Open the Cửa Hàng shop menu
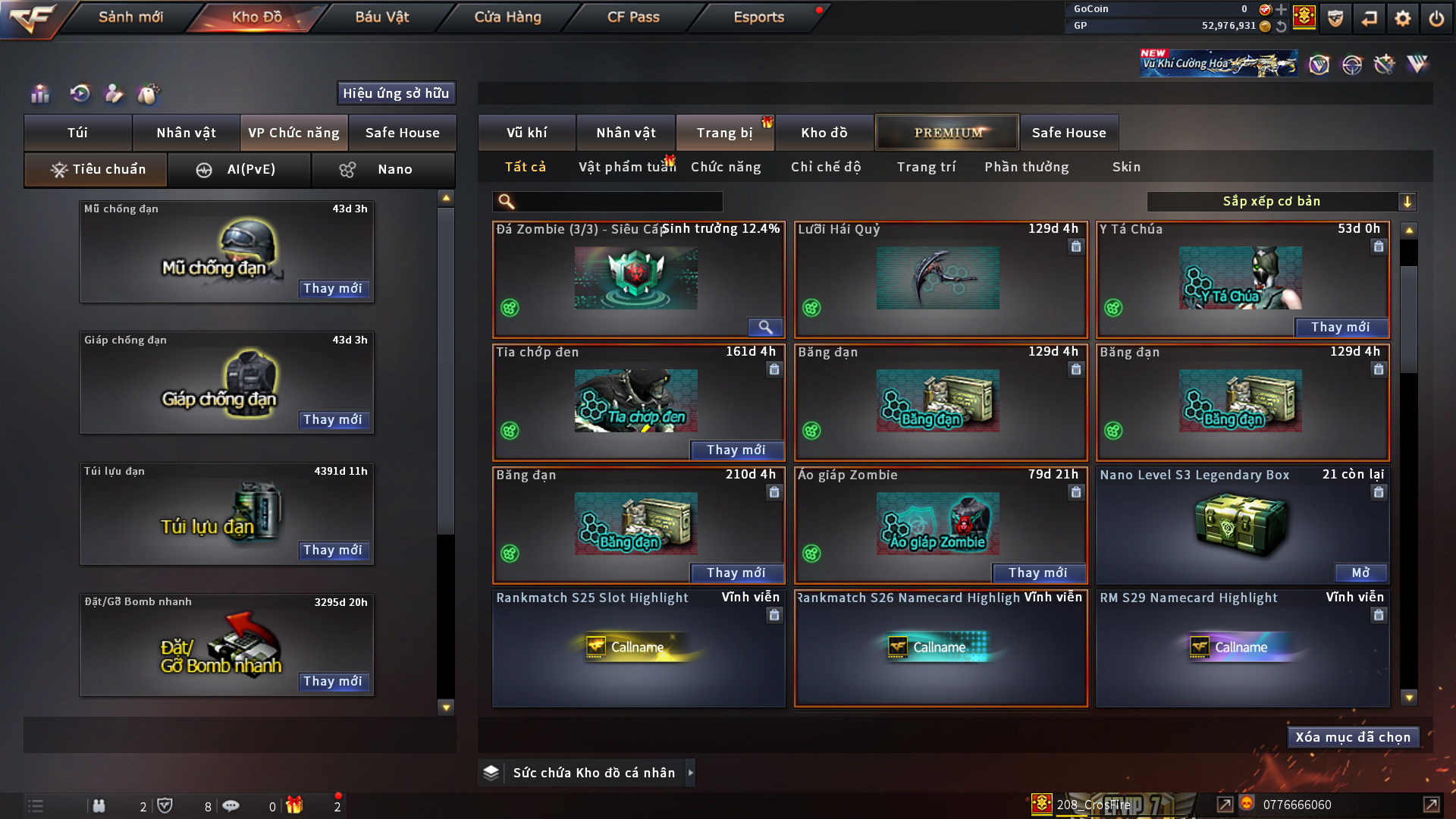 pos(507,17)
